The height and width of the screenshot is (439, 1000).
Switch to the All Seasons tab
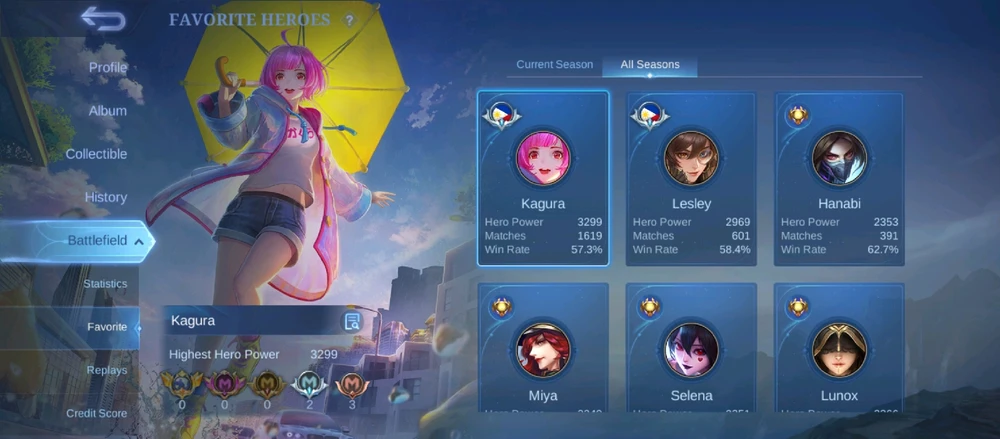pos(650,65)
